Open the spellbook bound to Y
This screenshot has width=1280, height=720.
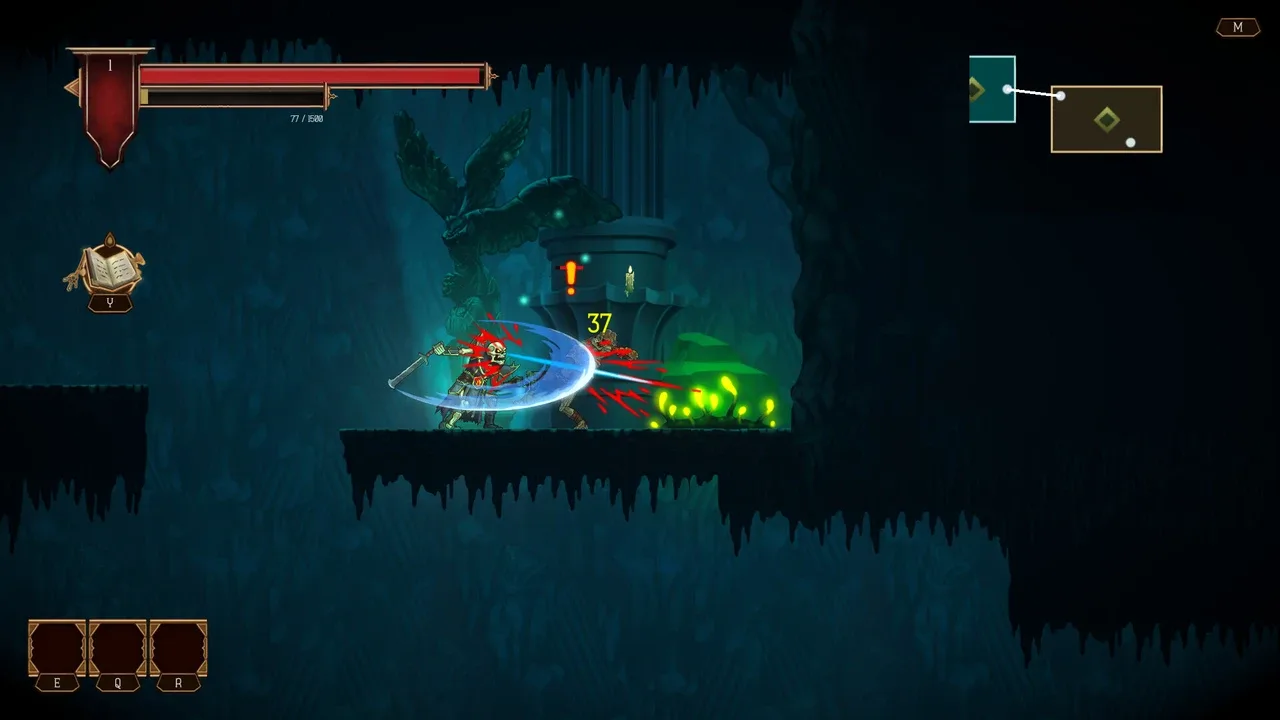pyautogui.click(x=110, y=270)
